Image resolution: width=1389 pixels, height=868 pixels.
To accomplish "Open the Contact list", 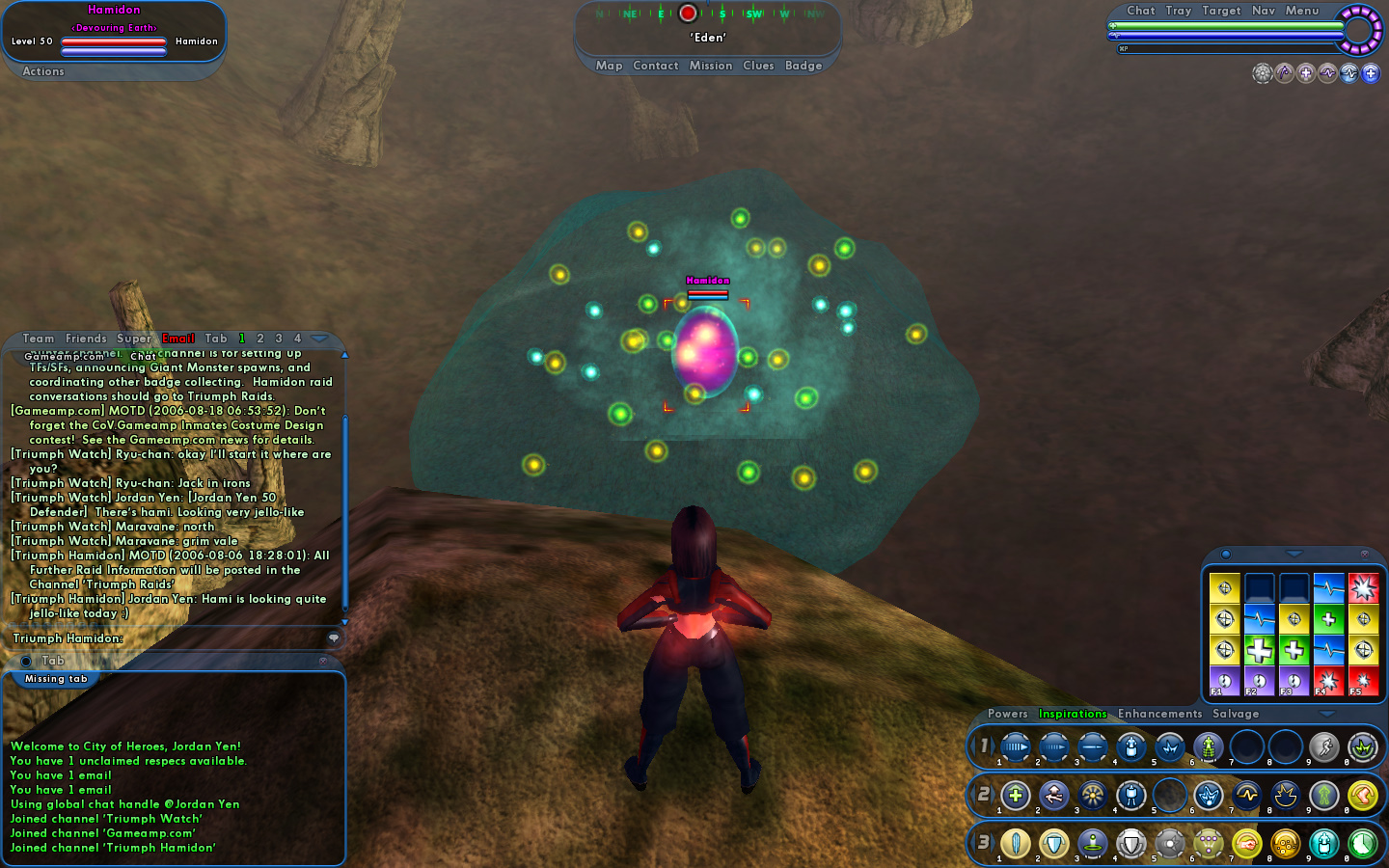I will pos(656,66).
